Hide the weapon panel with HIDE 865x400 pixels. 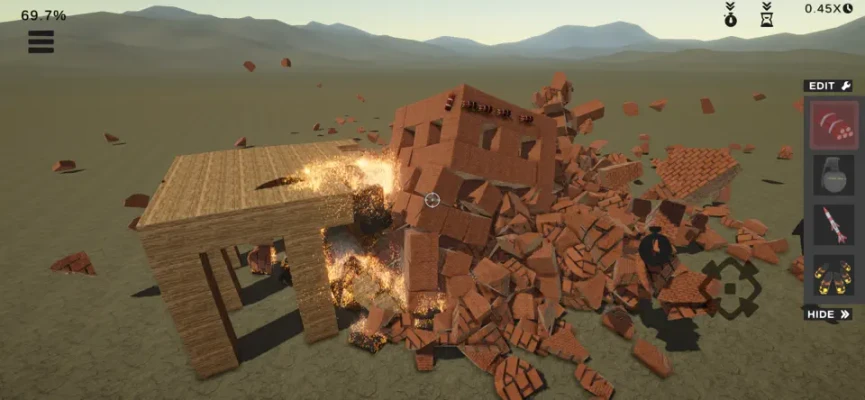[829, 314]
